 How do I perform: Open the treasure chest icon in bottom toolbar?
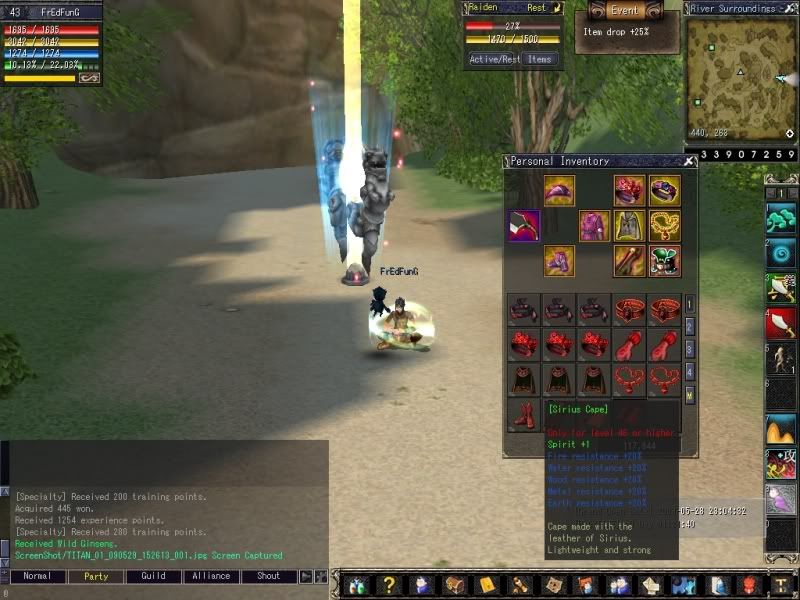click(455, 585)
